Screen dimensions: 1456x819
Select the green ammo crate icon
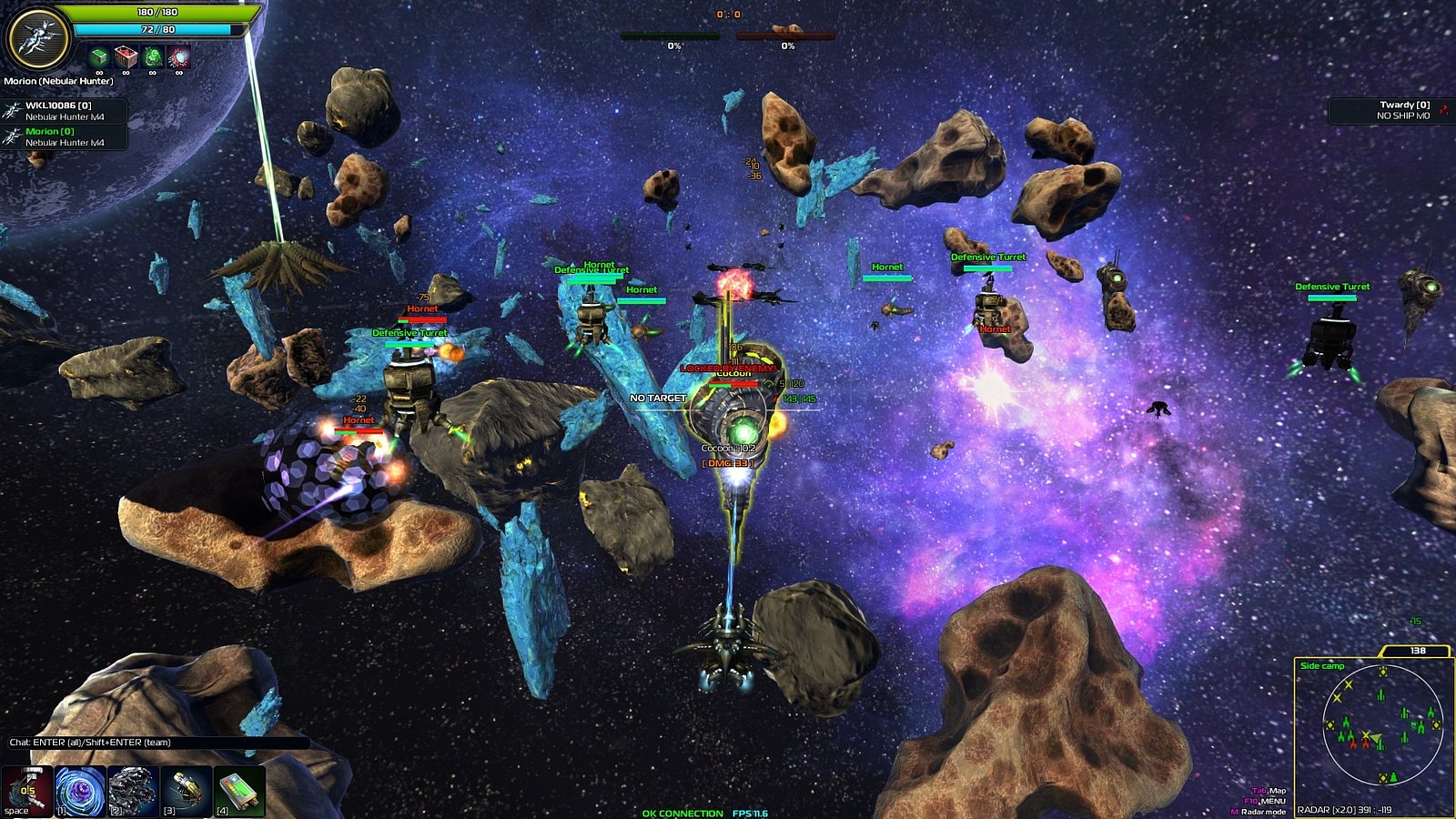point(98,56)
